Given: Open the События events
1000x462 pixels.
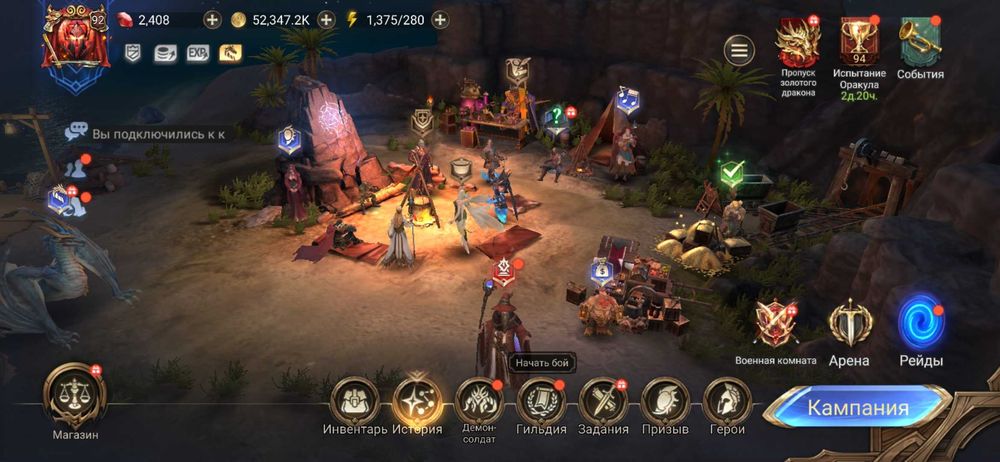Looking at the screenshot, I should [x=920, y=44].
